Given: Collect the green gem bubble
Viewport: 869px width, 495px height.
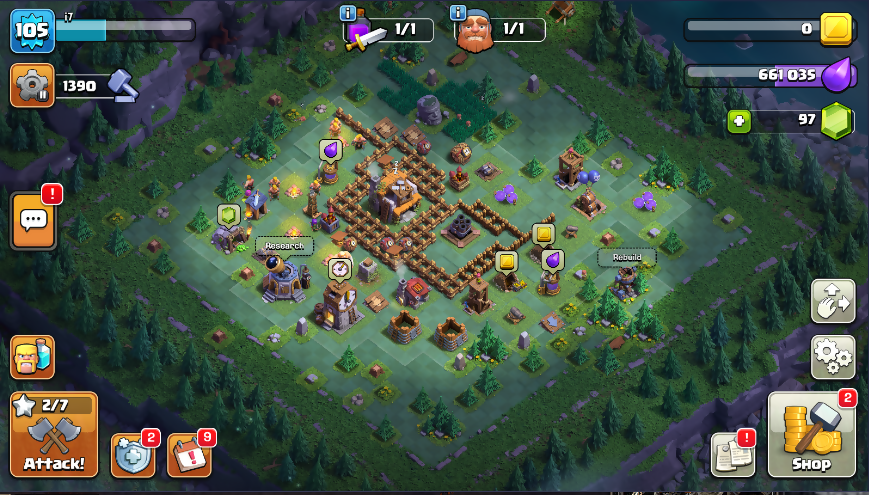Looking at the screenshot, I should tap(228, 215).
